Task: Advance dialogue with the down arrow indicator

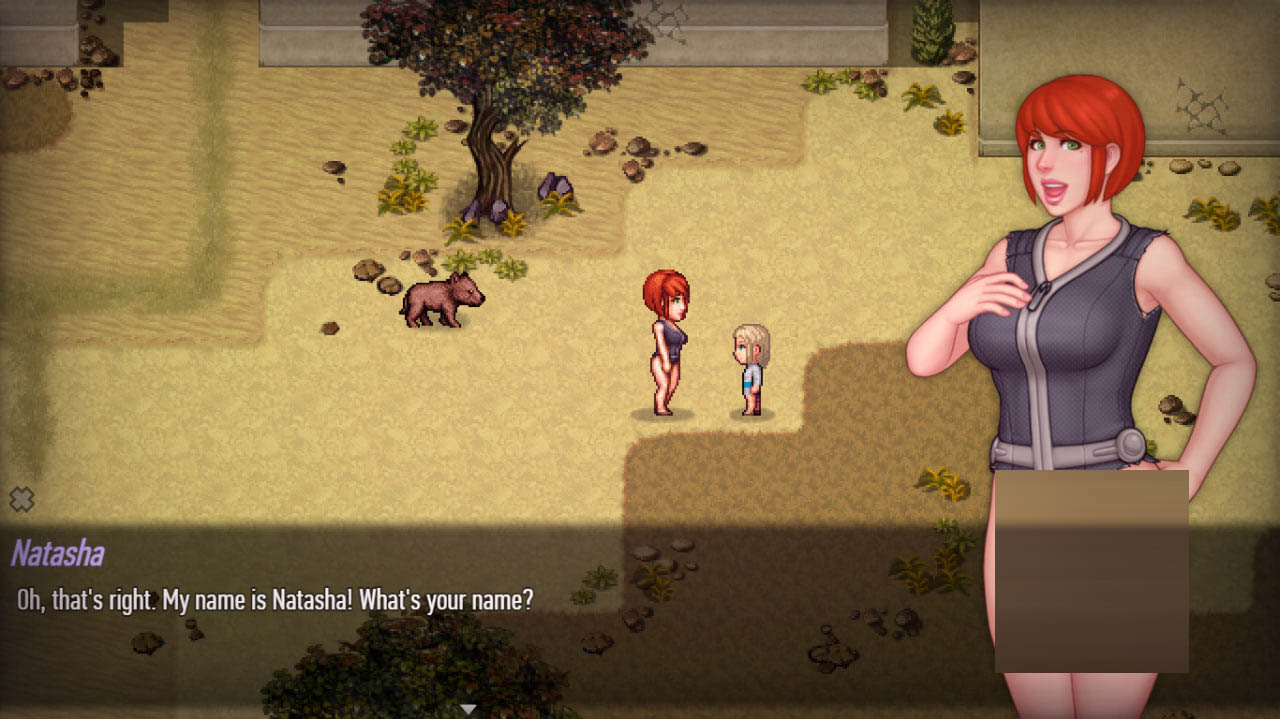Action: pyautogui.click(x=467, y=709)
